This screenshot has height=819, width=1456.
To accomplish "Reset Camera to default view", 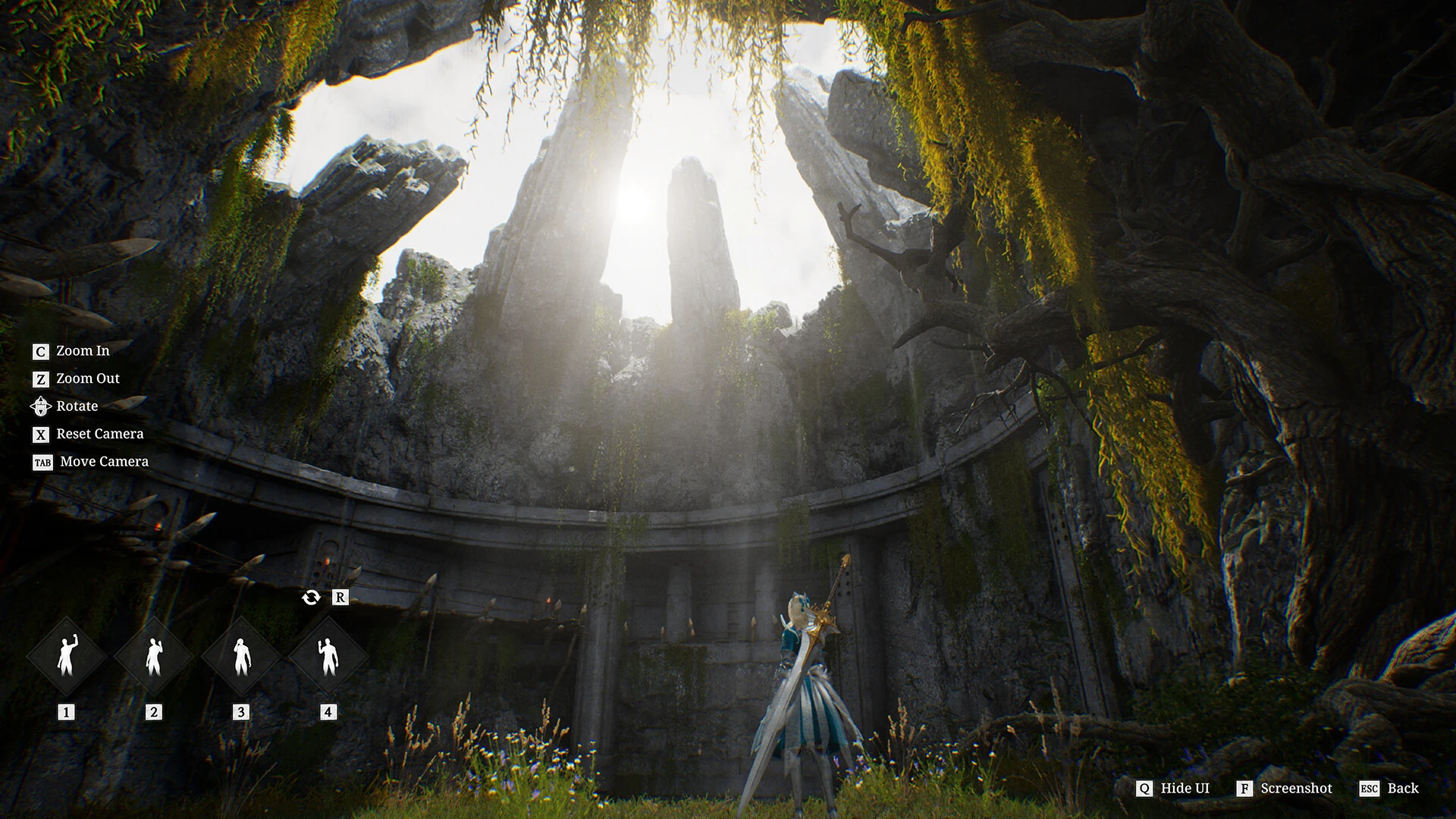I will pos(99,434).
